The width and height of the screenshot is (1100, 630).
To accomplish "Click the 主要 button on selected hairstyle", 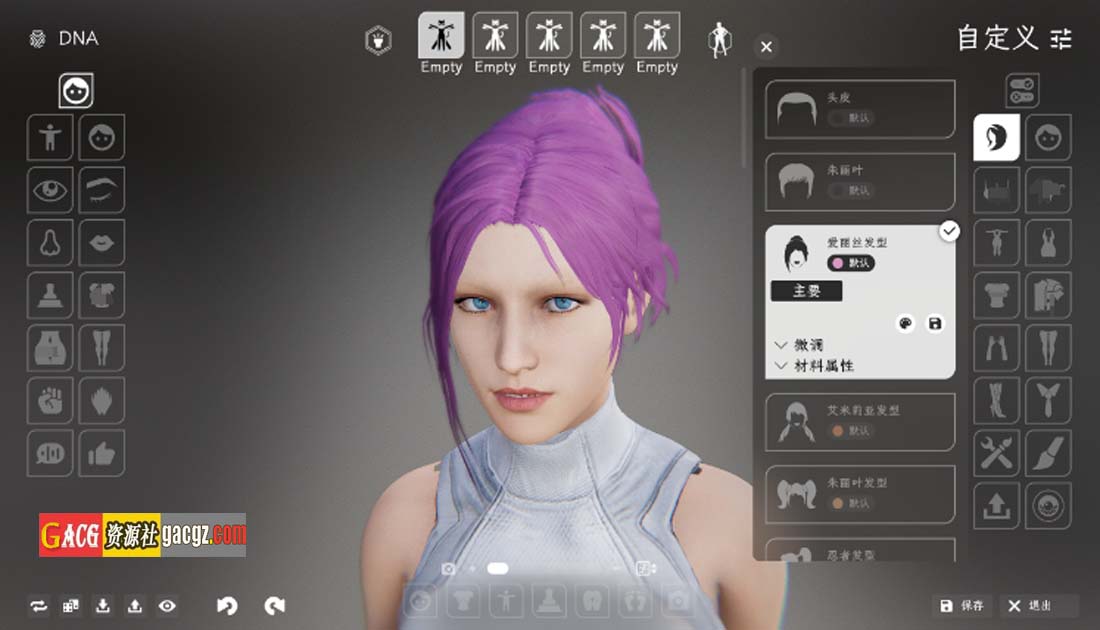I will point(806,291).
